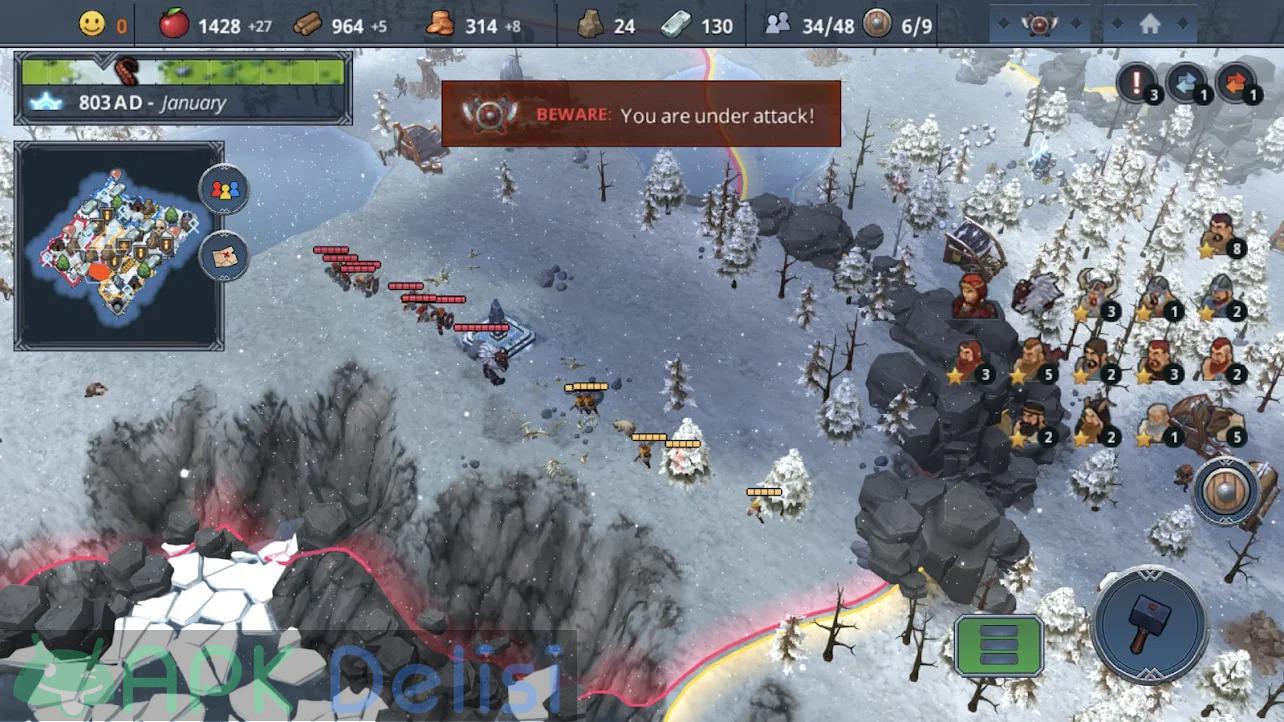Open the build menu with the hammer button
The width and height of the screenshot is (1284, 722).
click(1150, 623)
